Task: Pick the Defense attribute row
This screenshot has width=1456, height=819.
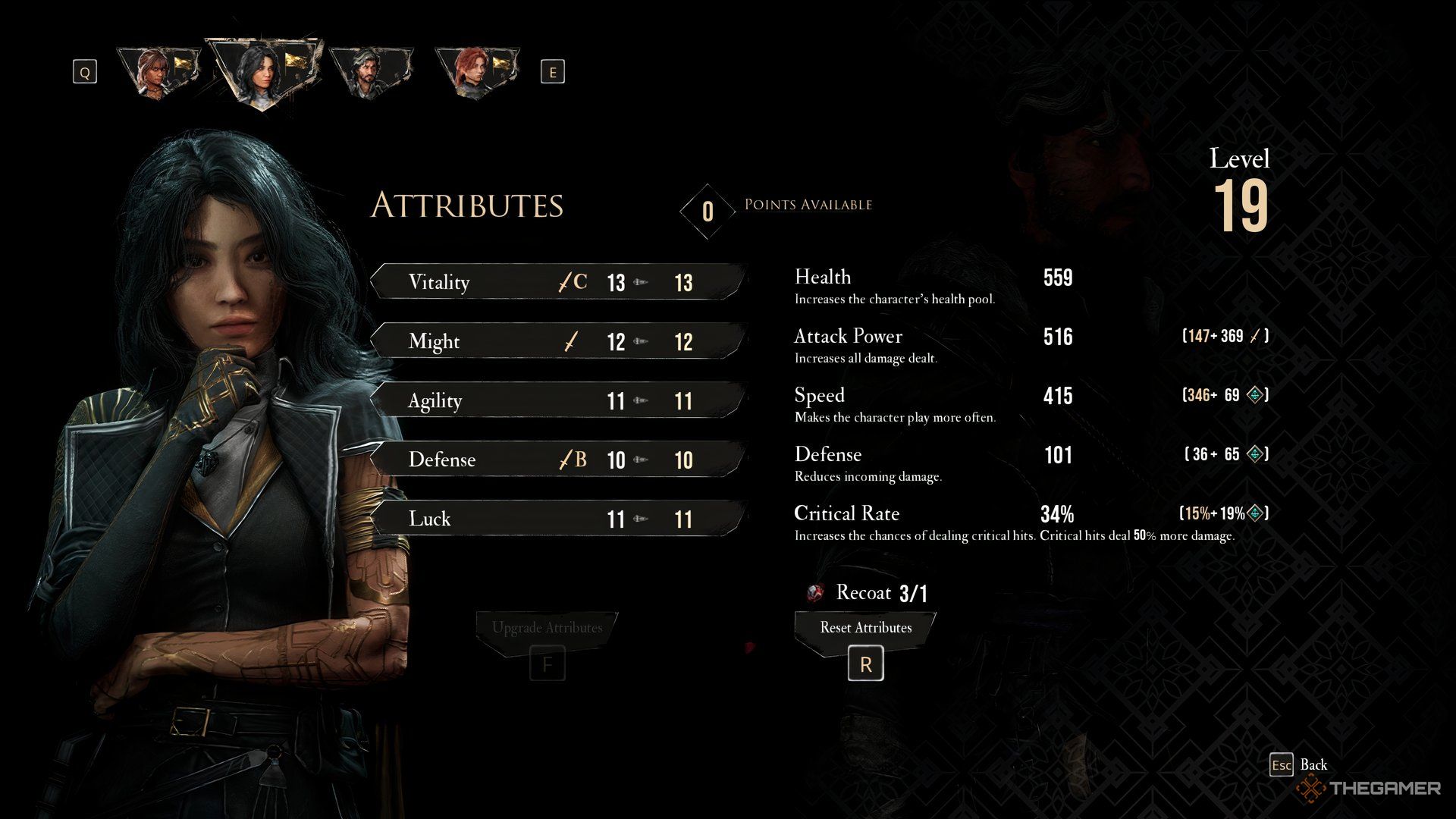Action: click(558, 460)
